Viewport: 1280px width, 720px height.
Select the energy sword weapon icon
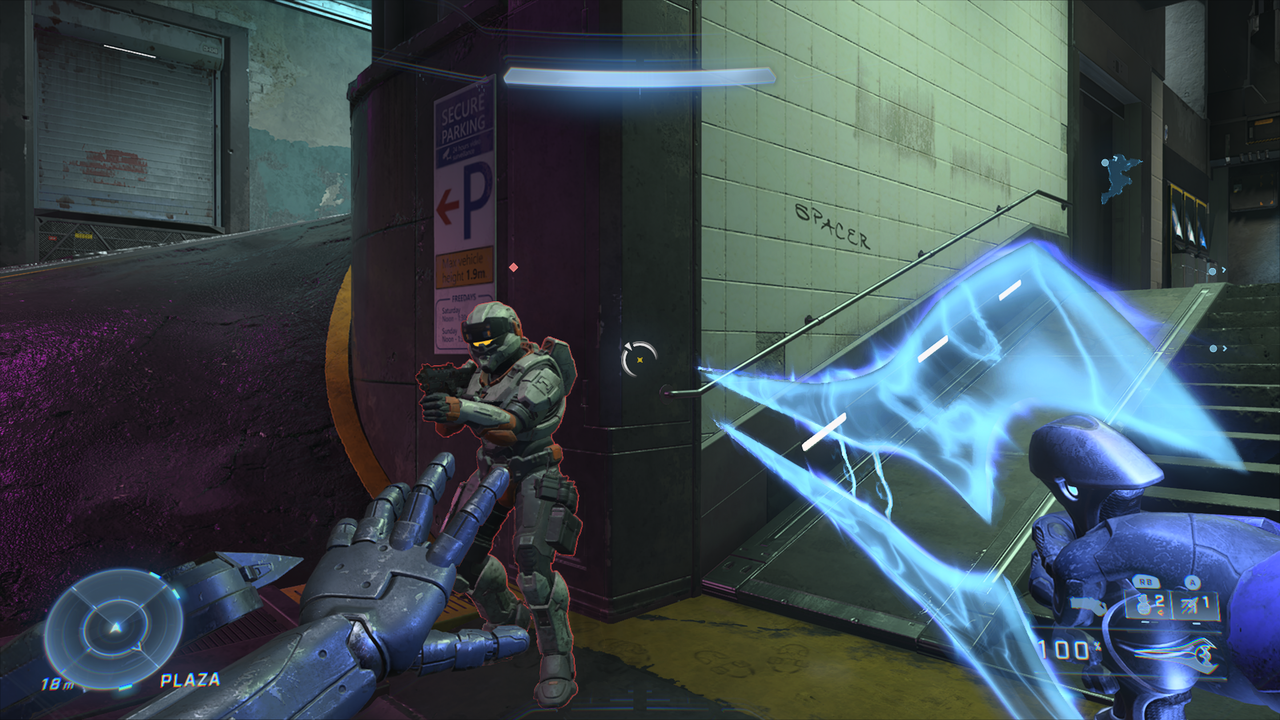point(1177,654)
